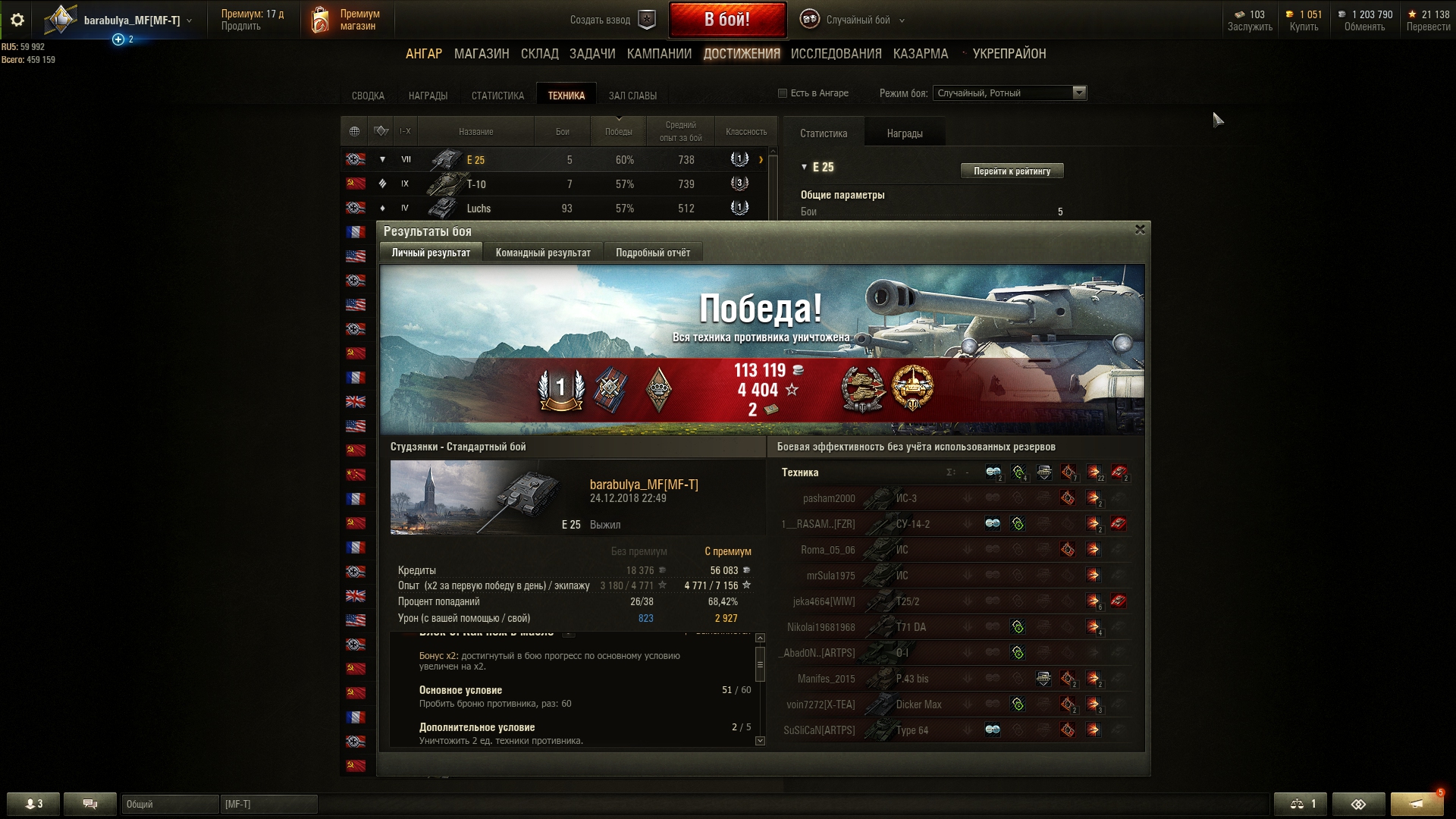Toggle the Есть в Ангаре checkbox
Screen dimensions: 1456x819
click(x=783, y=93)
